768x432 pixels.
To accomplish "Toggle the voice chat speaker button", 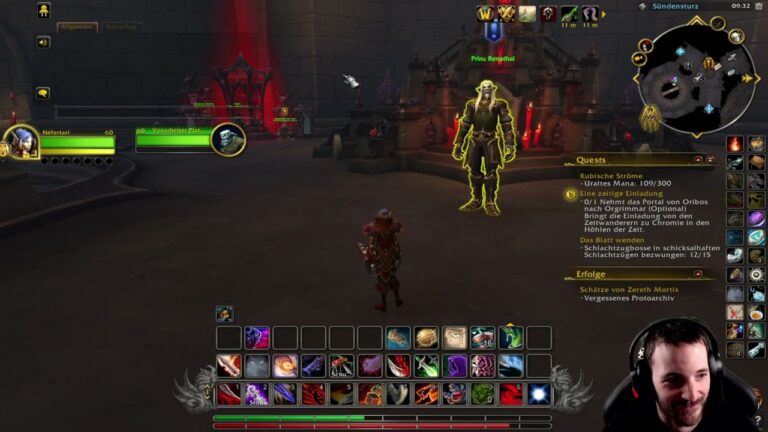I will 44,42.
